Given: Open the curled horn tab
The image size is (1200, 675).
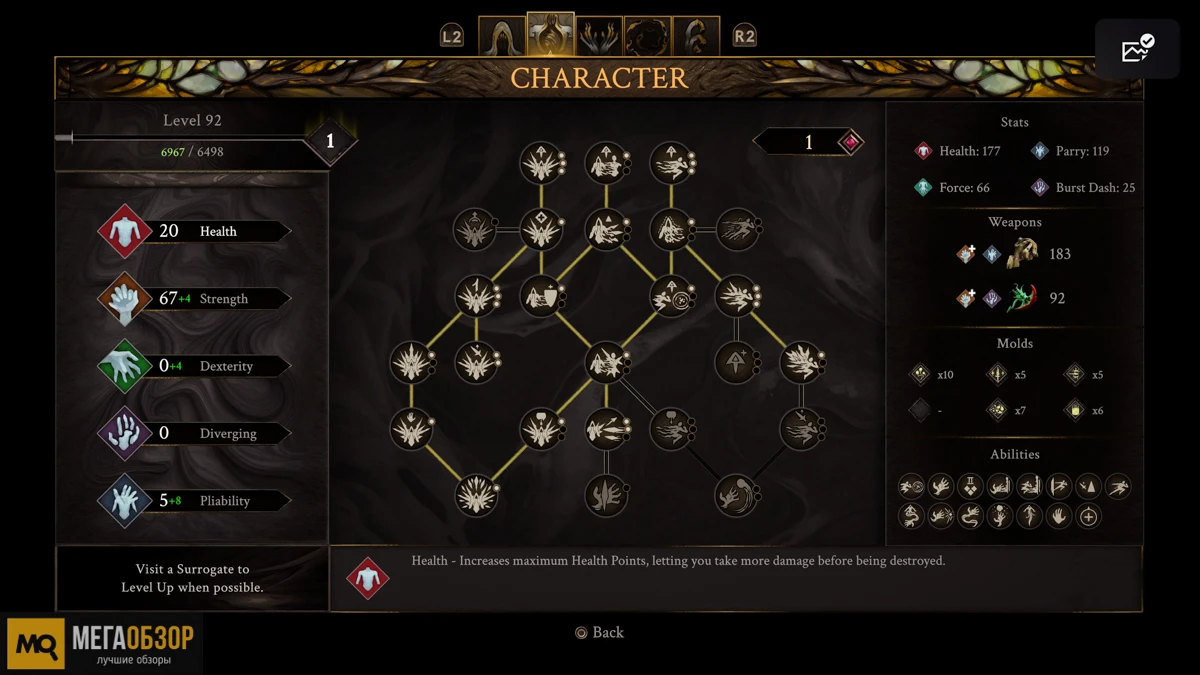Looking at the screenshot, I should click(x=696, y=37).
